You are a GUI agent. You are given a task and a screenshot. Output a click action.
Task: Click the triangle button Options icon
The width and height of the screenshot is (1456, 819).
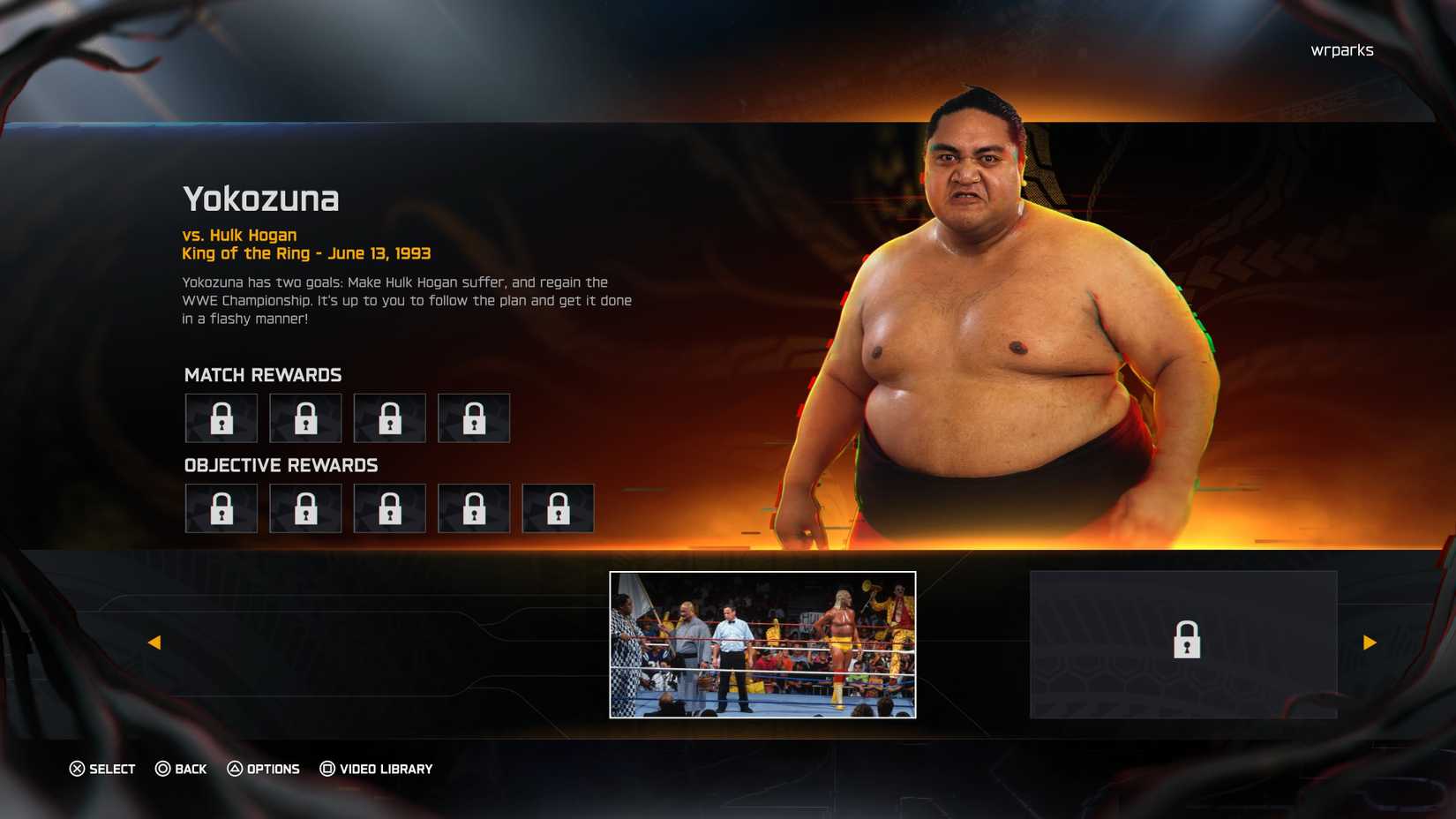pos(235,769)
